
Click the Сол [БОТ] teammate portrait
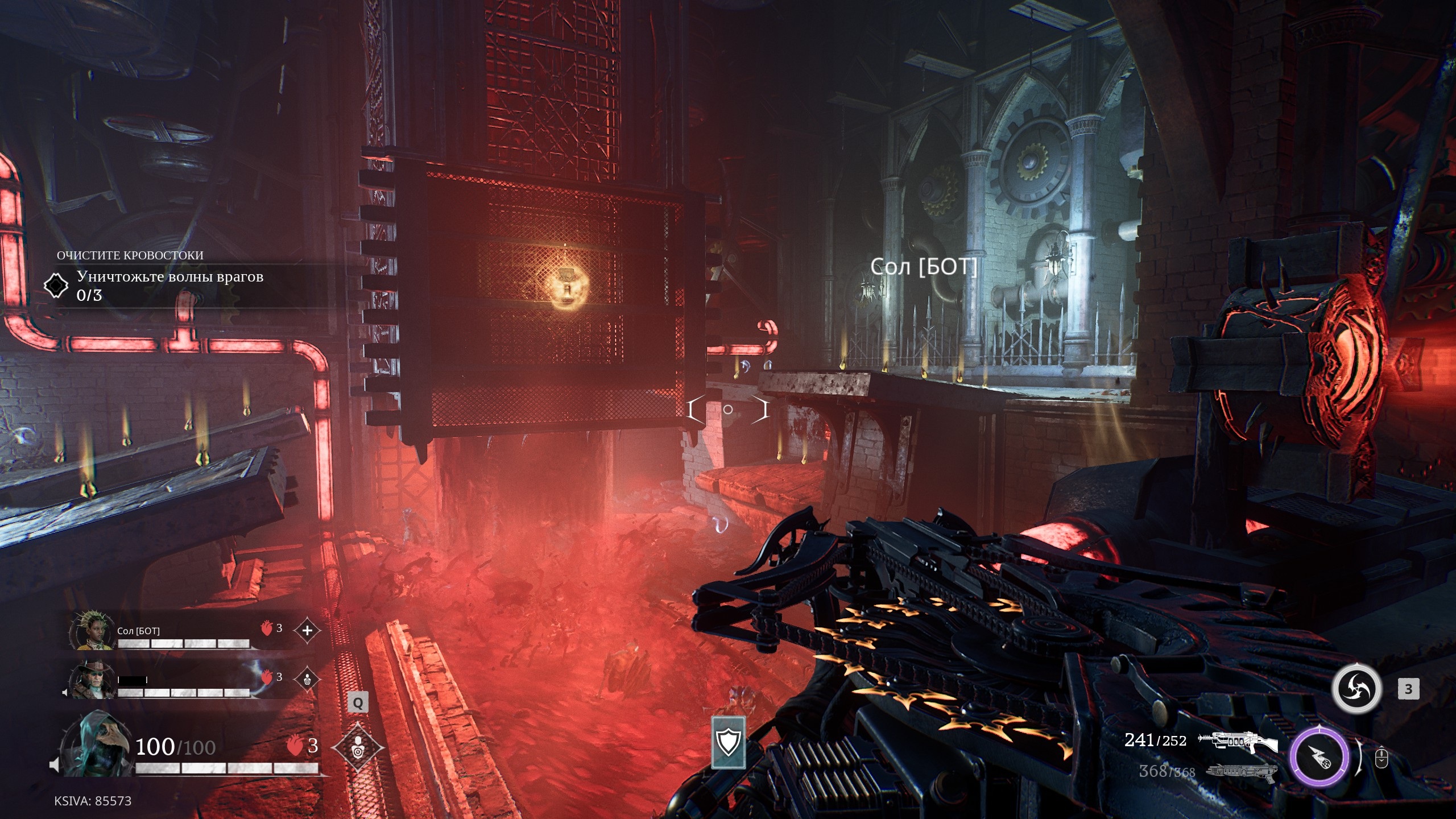coord(90,630)
